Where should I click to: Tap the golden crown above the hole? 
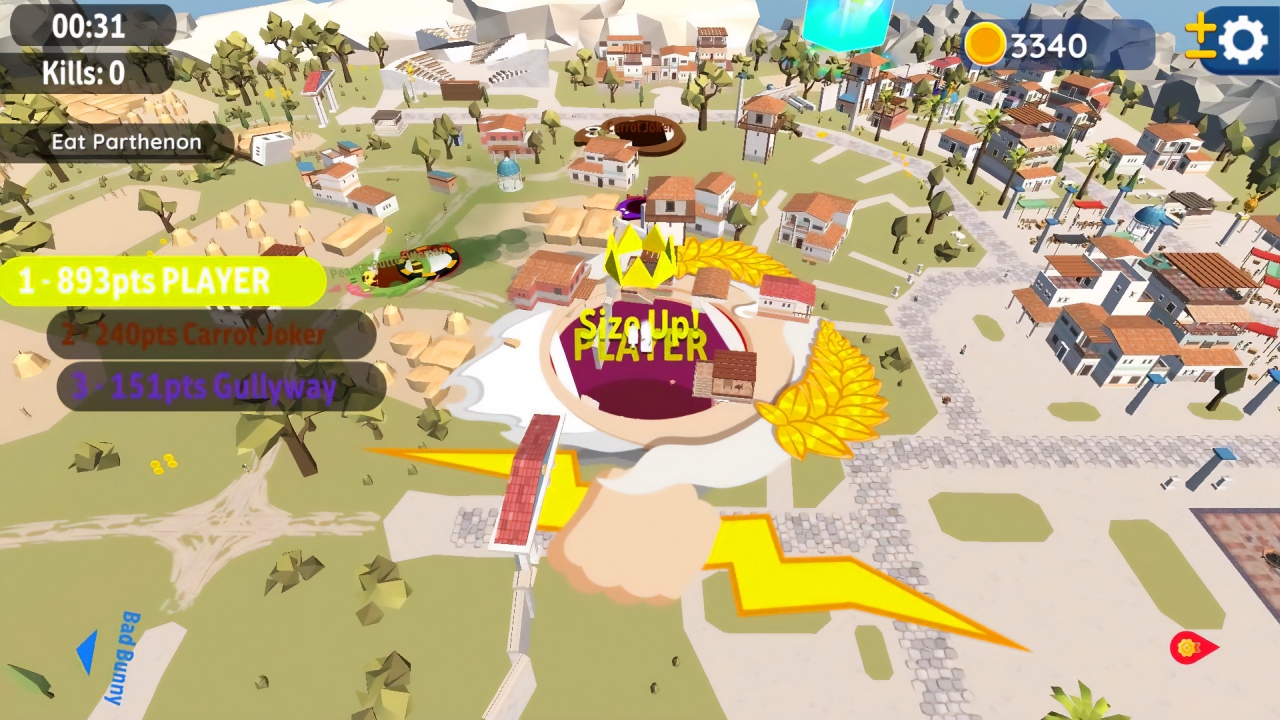tap(638, 256)
